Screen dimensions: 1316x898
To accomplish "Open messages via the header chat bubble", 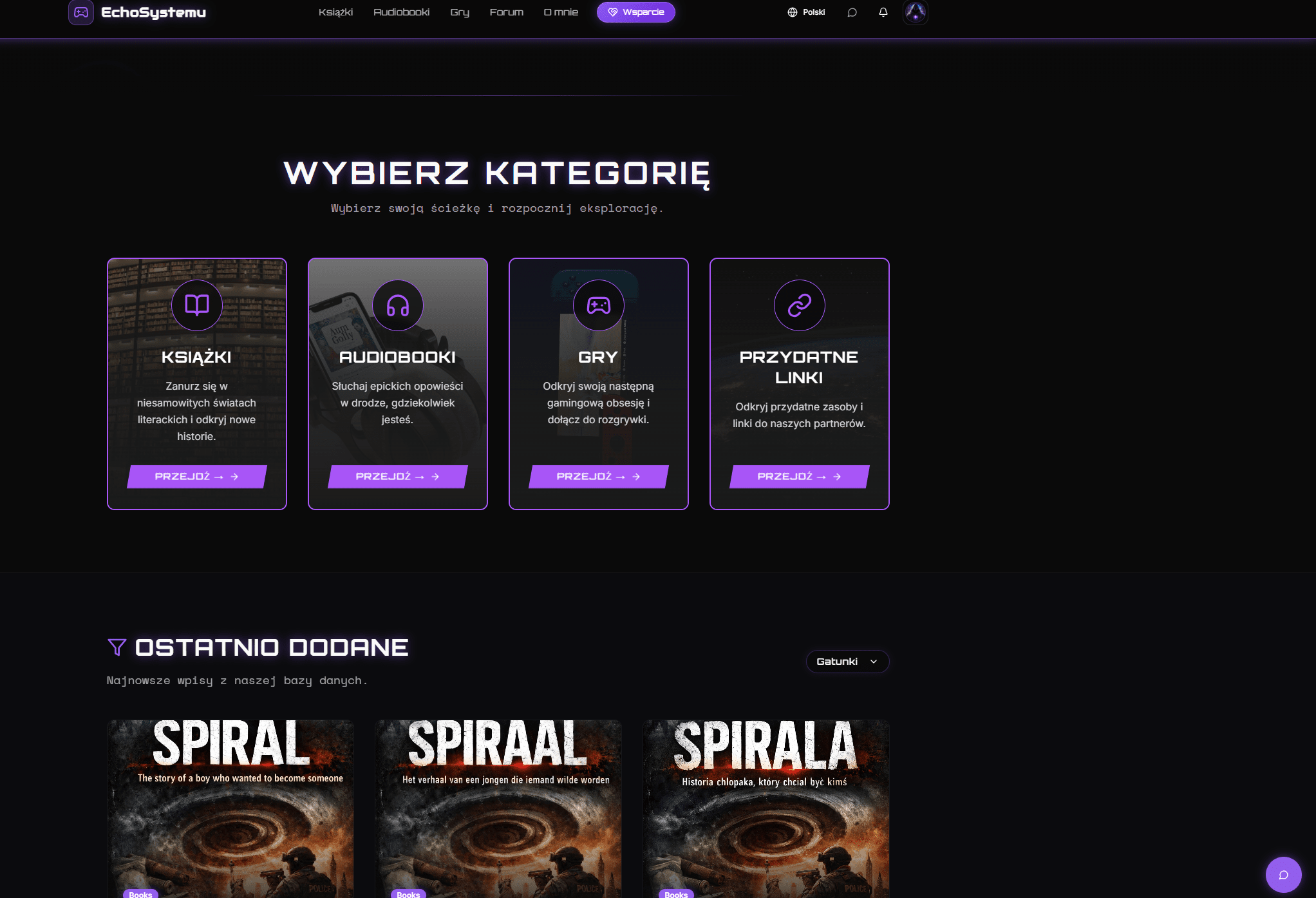I will point(852,12).
